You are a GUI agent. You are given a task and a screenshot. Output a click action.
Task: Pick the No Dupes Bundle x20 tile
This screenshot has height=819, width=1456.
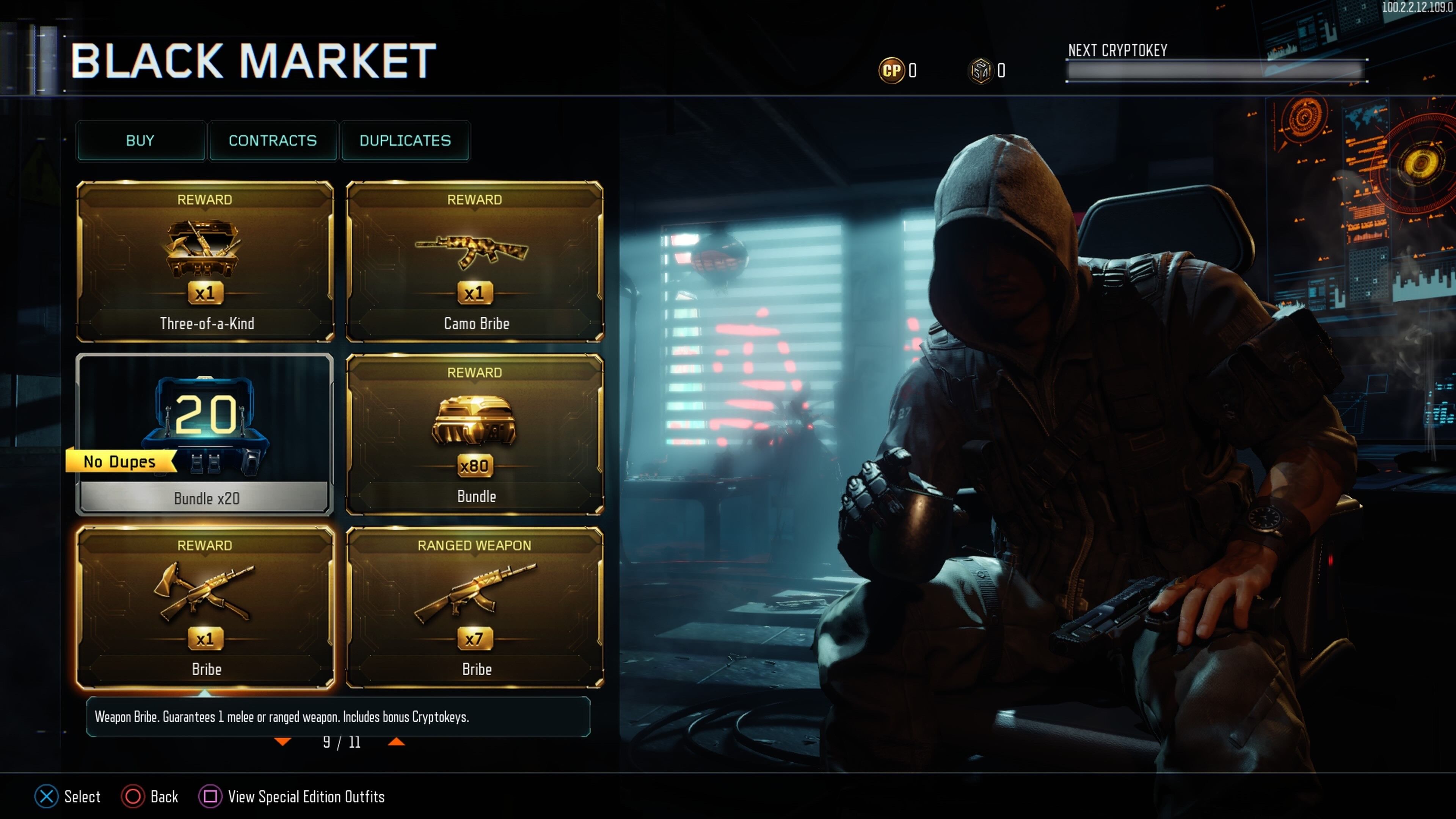pyautogui.click(x=205, y=434)
